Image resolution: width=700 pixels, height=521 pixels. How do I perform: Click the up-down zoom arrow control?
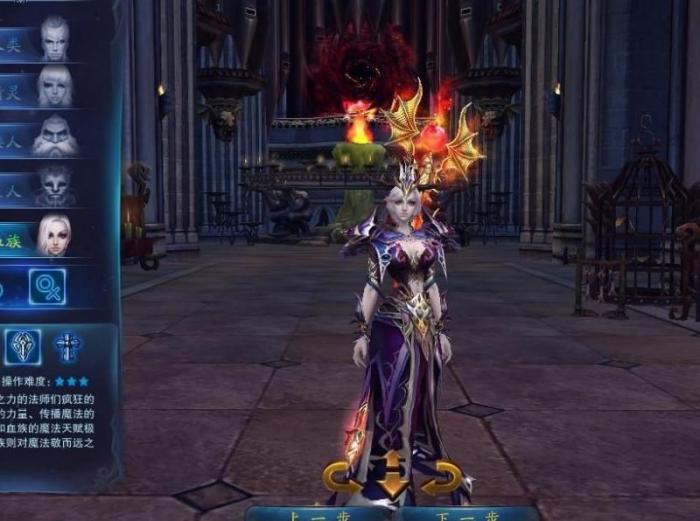pyautogui.click(x=392, y=475)
